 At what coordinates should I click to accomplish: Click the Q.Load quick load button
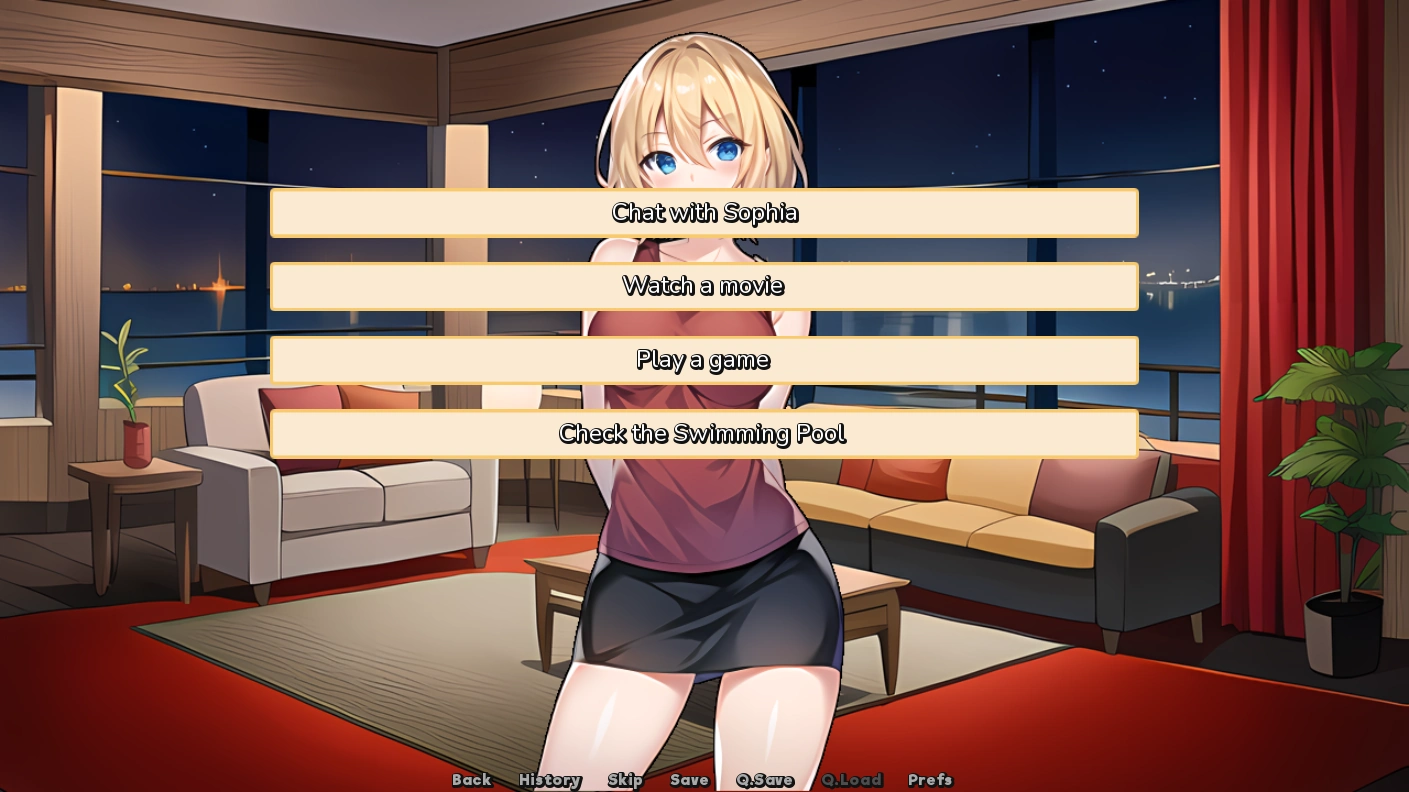click(852, 780)
